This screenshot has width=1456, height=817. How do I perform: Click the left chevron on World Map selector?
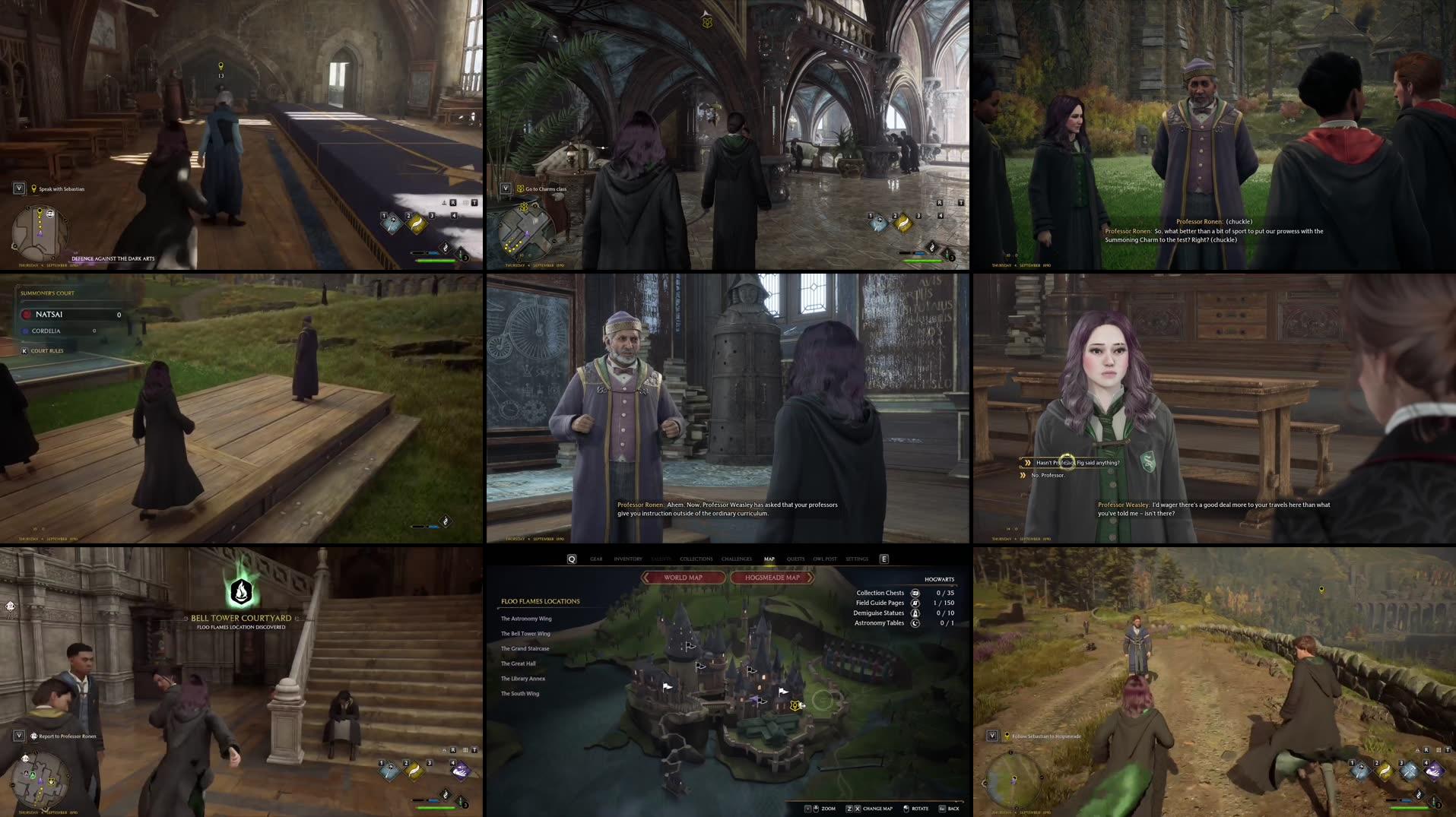coord(646,577)
